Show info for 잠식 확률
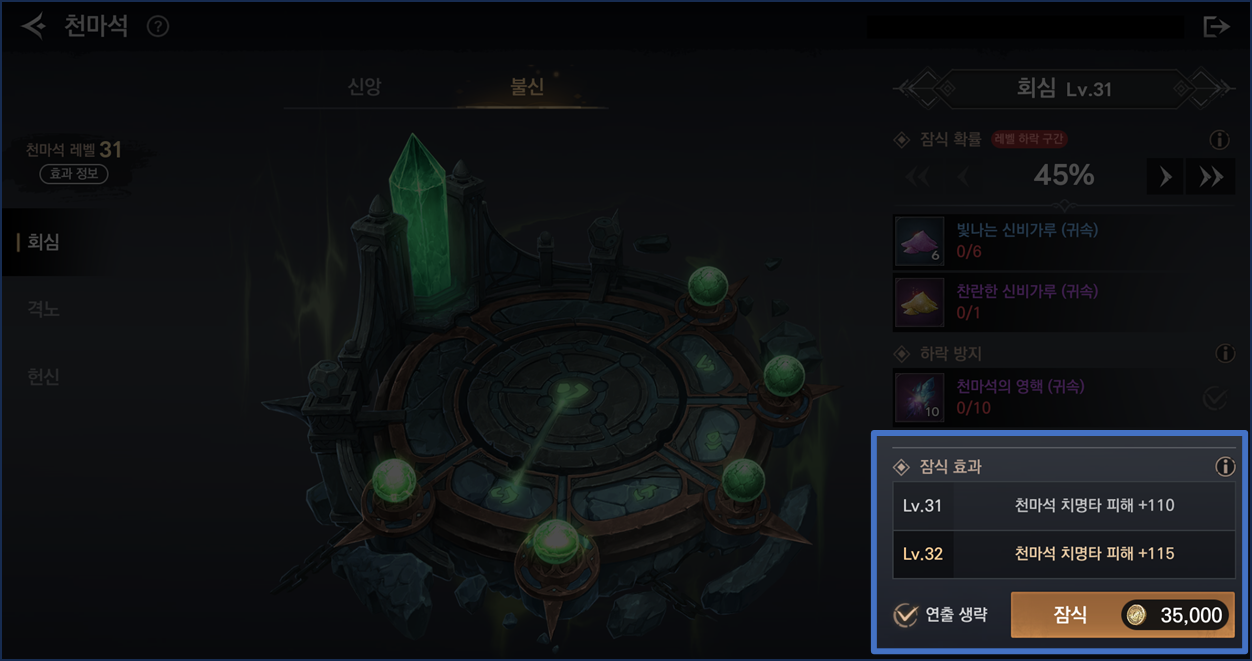Screen dimensions: 1252x661 [x=1219, y=141]
